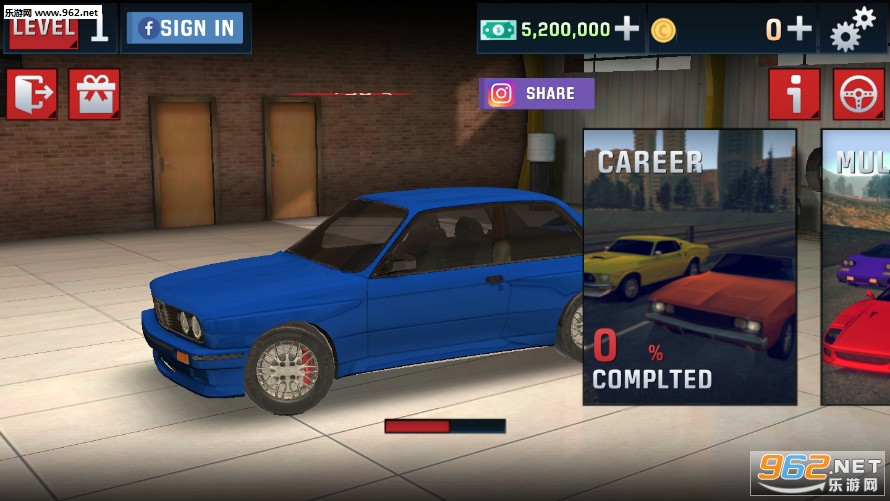Viewport: 890px width, 501px height.
Task: Exit through the red door icon
Action: pyautogui.click(x=32, y=94)
